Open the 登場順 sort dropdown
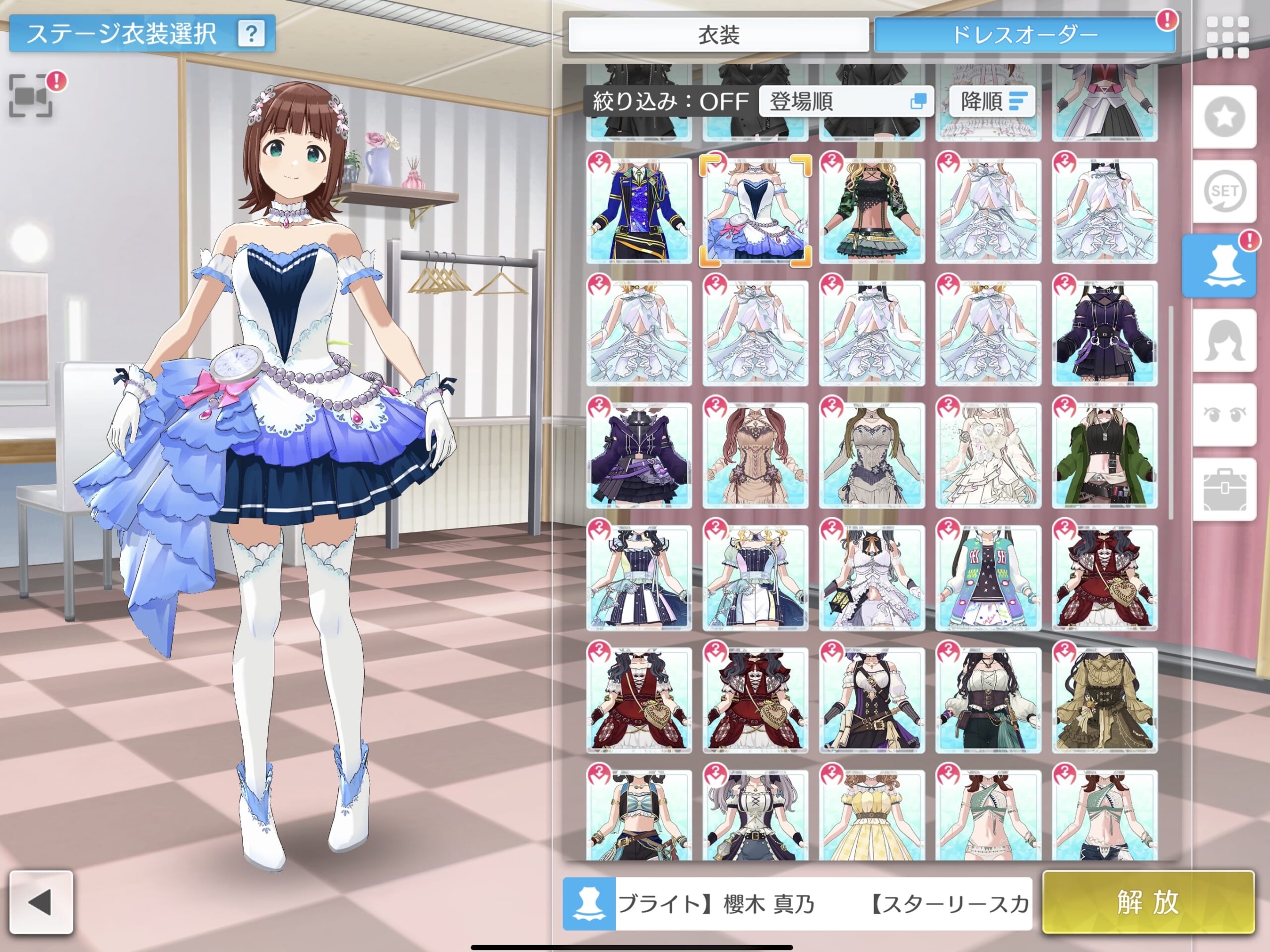 846,102
